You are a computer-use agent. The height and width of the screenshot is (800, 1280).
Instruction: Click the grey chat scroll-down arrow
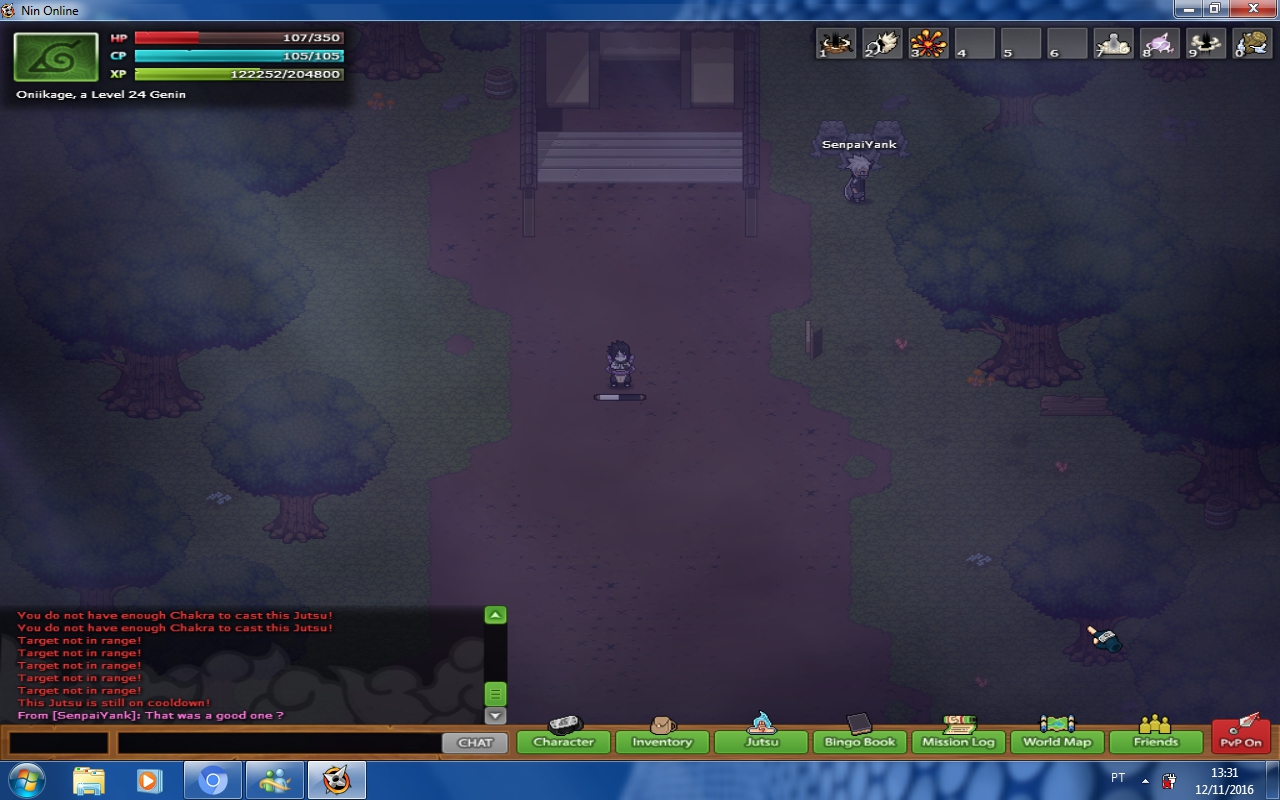[x=495, y=716]
